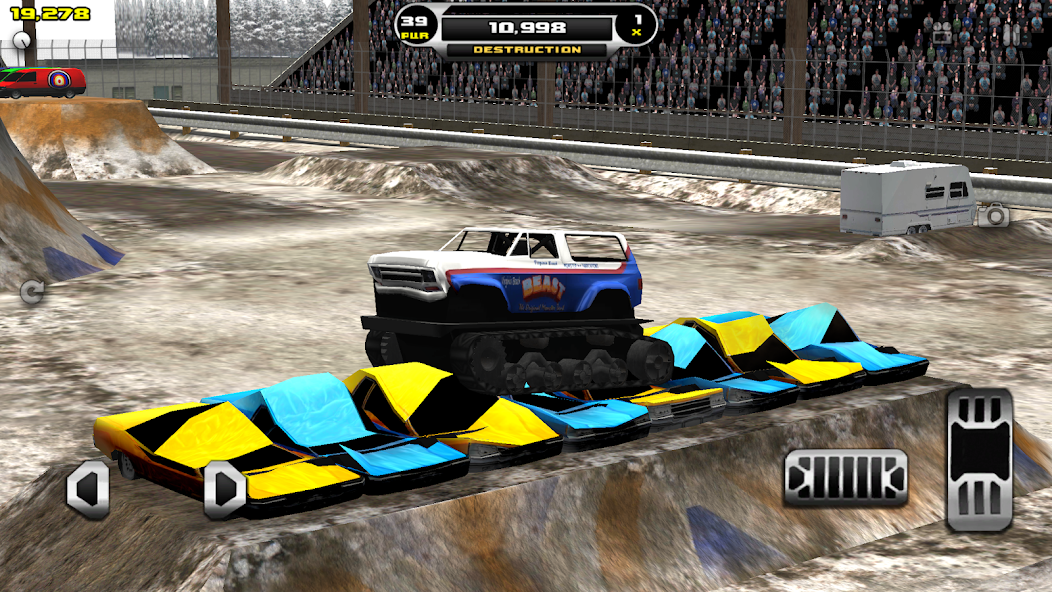Steer left with the left arrow button
Screen dimensions: 1052x592
pyautogui.click(x=88, y=489)
